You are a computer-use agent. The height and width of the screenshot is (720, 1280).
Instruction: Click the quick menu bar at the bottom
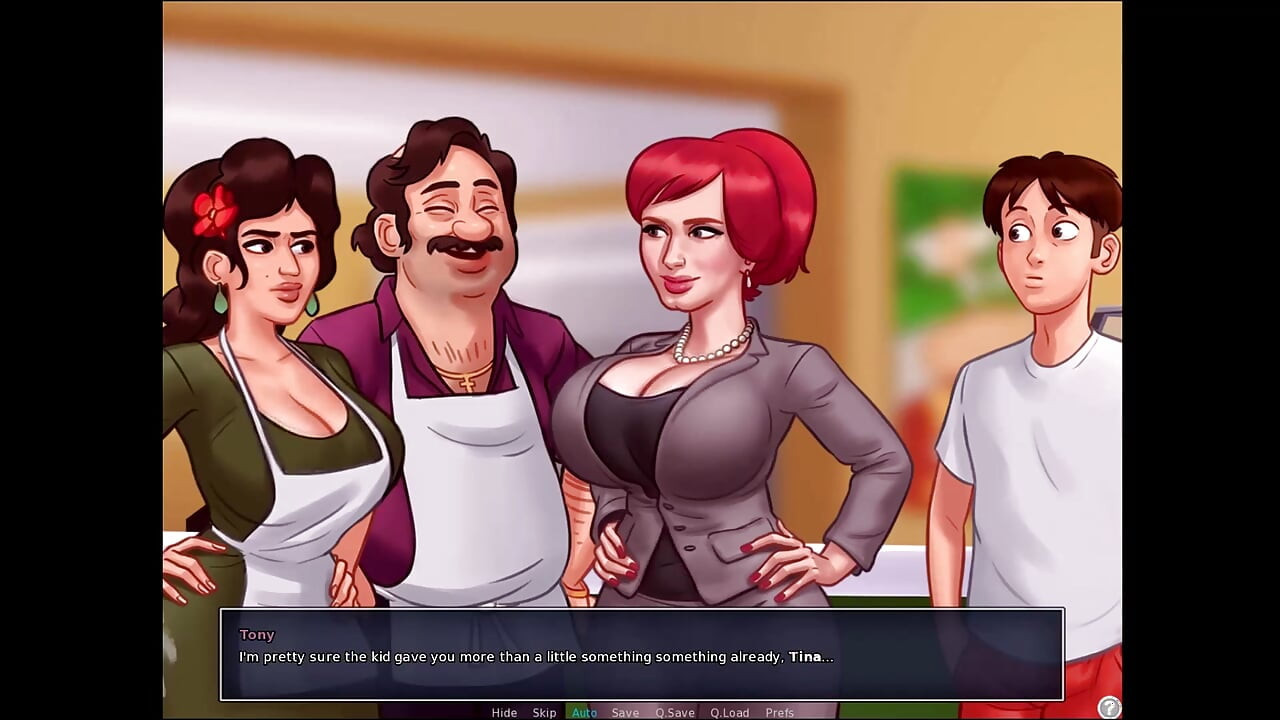coord(640,713)
